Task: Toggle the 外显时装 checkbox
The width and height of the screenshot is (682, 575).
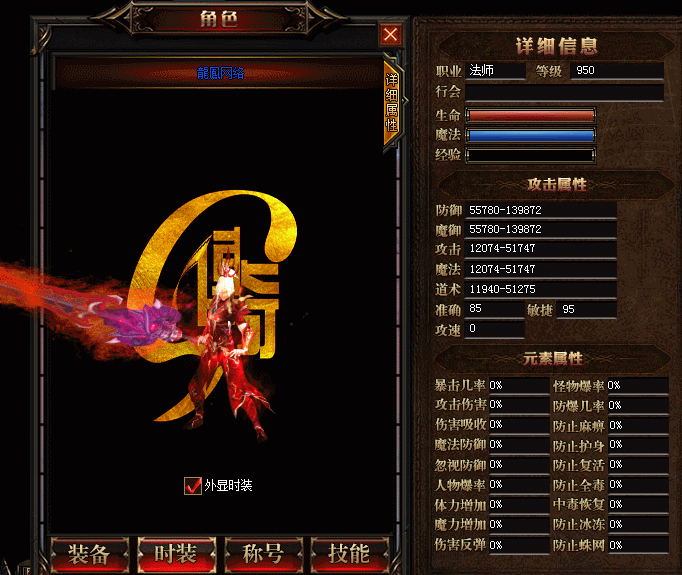Action: click(193, 486)
